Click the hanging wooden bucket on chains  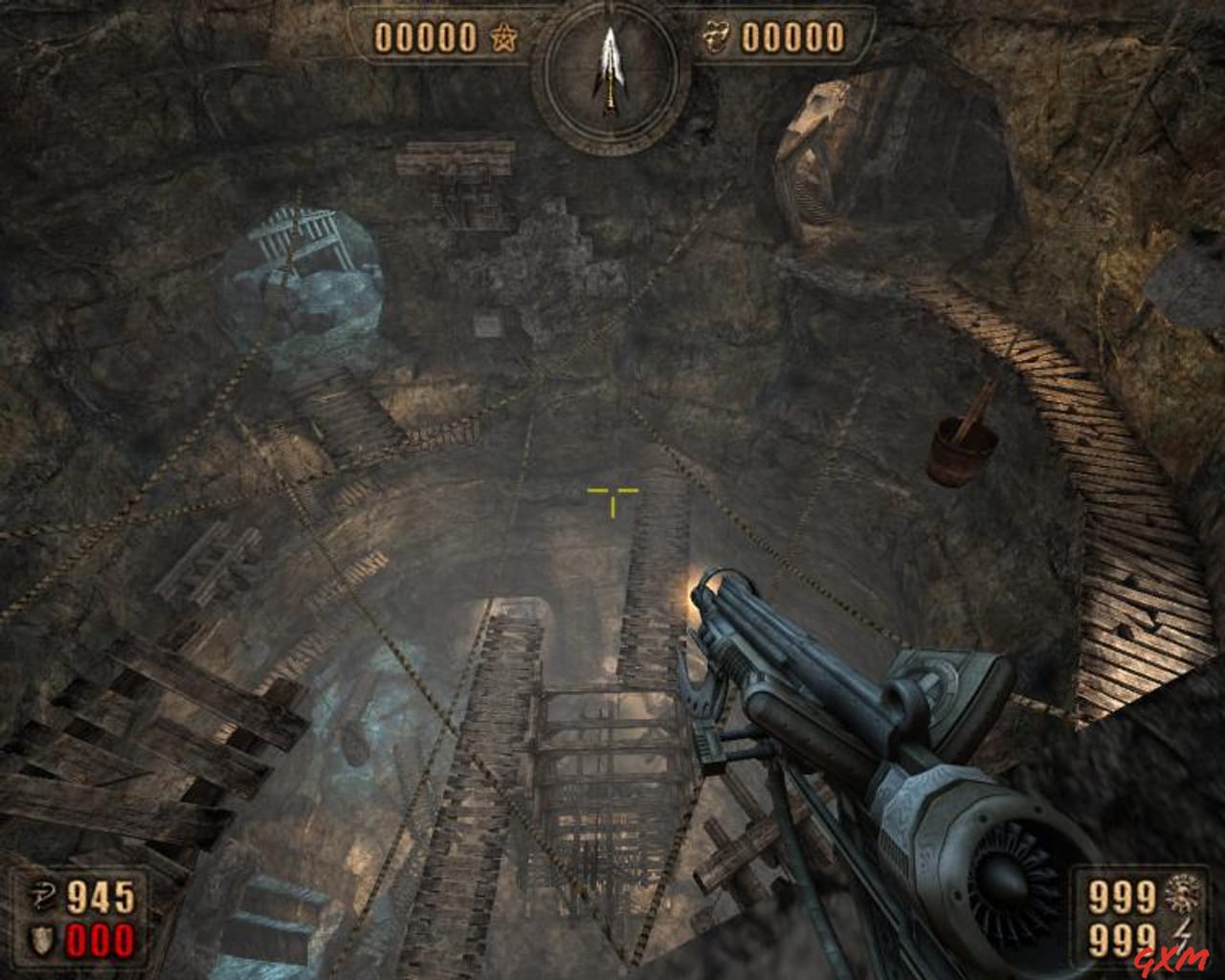coord(960,446)
